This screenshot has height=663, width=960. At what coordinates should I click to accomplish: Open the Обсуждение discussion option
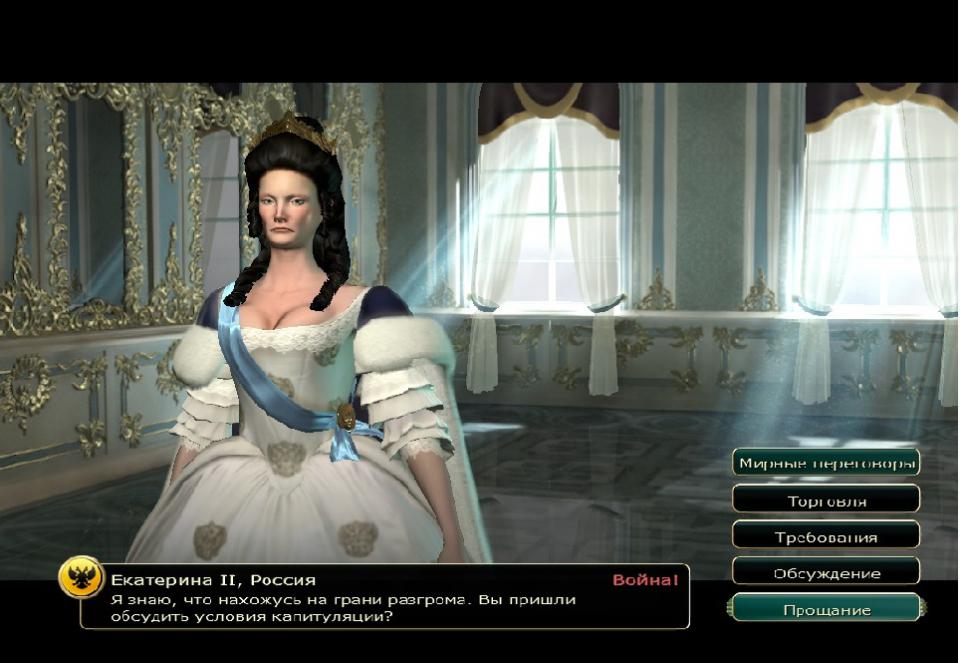[x=826, y=573]
